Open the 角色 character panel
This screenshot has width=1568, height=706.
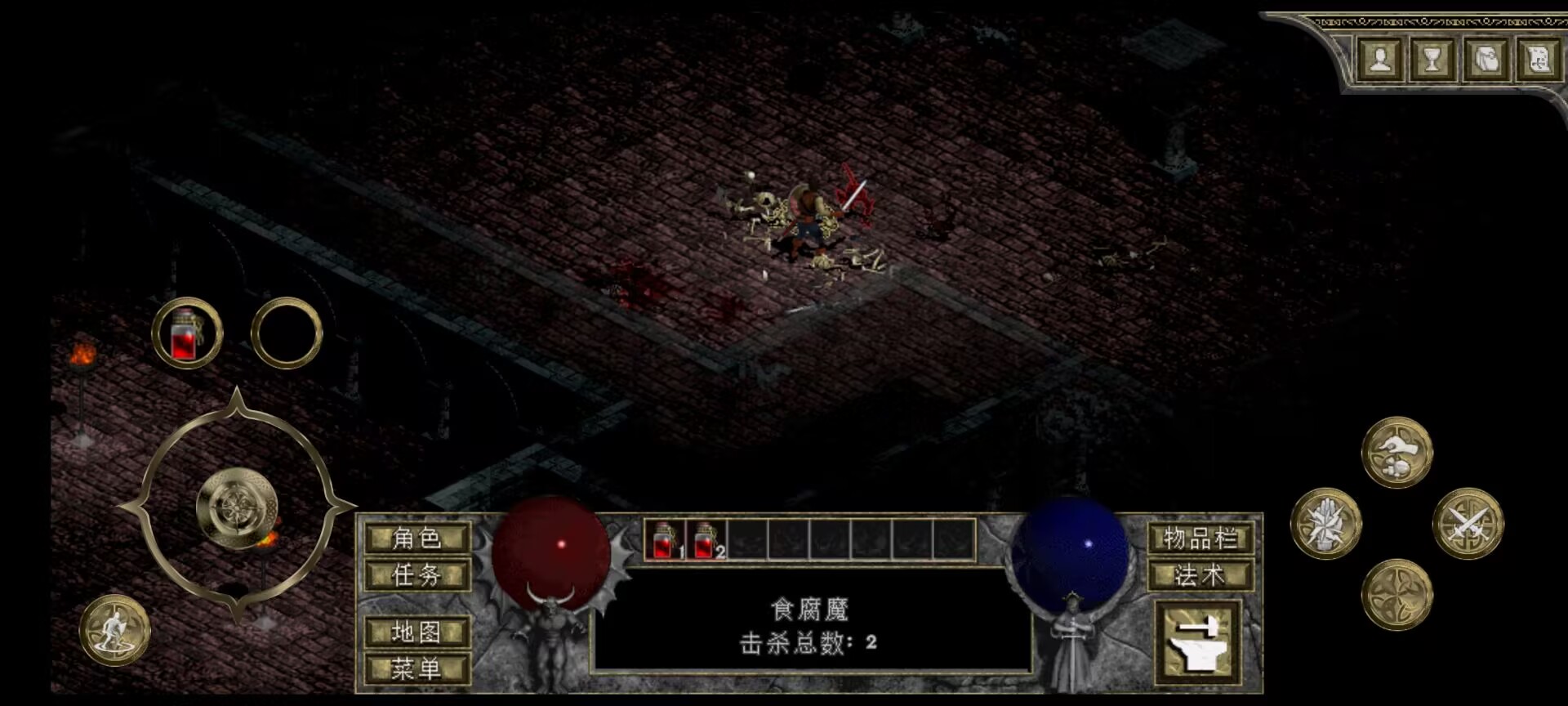click(417, 538)
